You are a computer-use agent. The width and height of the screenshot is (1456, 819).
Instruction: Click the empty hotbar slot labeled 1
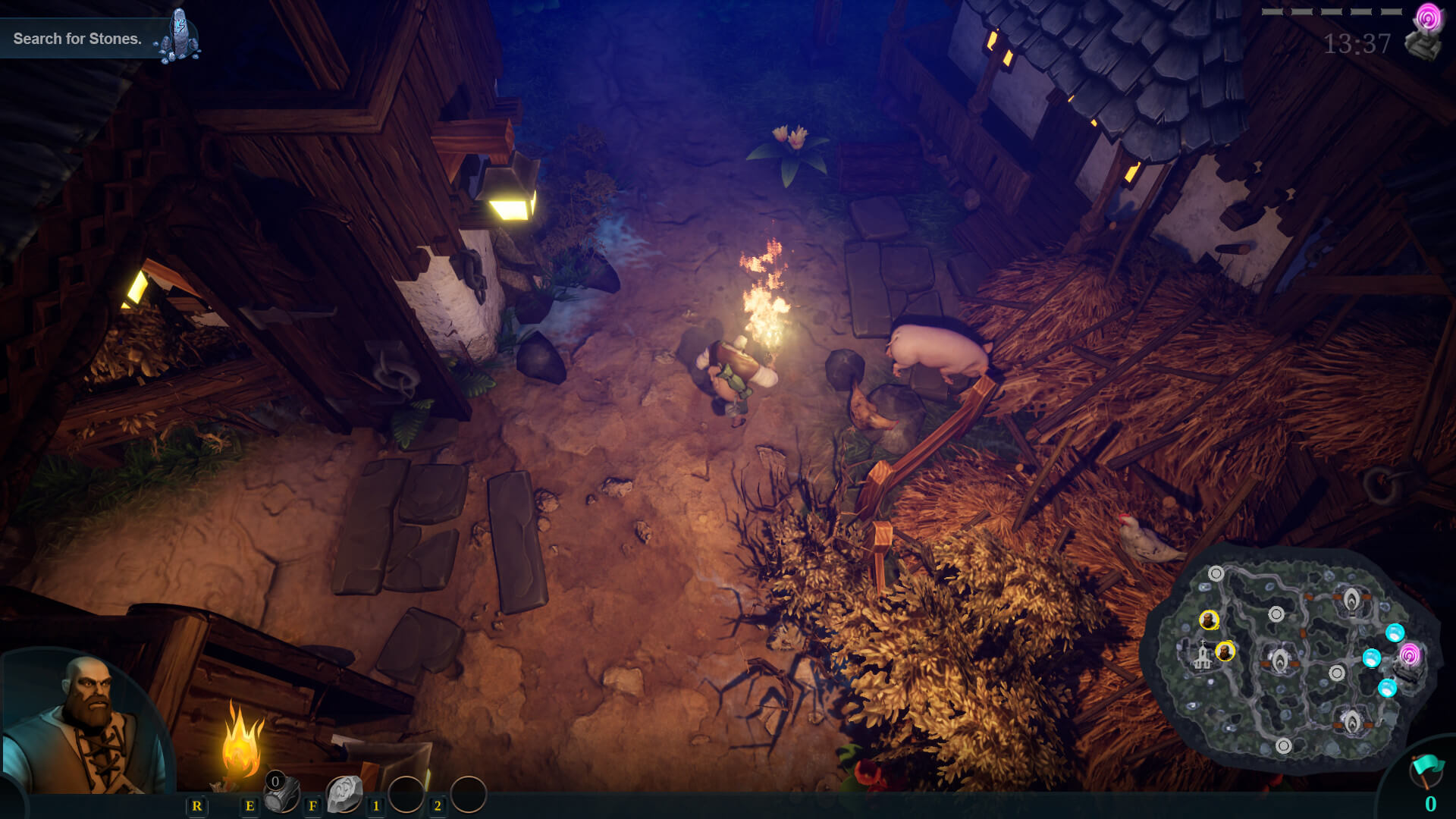click(x=408, y=792)
